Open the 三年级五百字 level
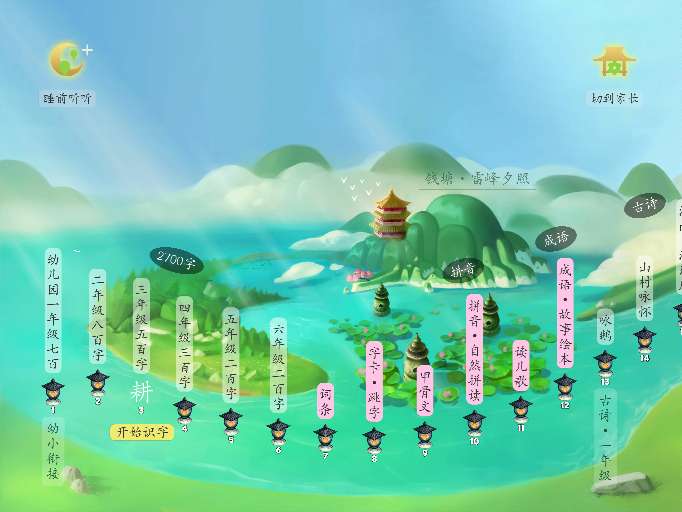This screenshot has width=682, height=512. [x=141, y=326]
